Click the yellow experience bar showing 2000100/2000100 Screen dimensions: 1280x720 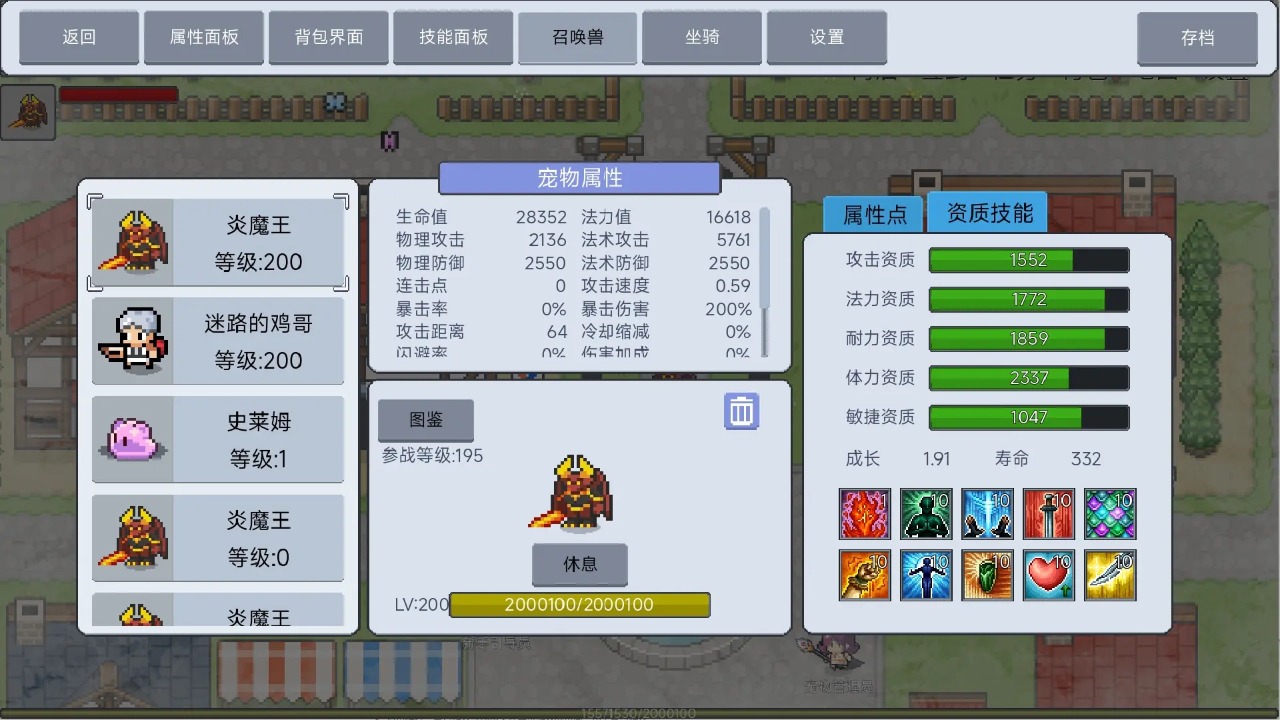pos(580,604)
